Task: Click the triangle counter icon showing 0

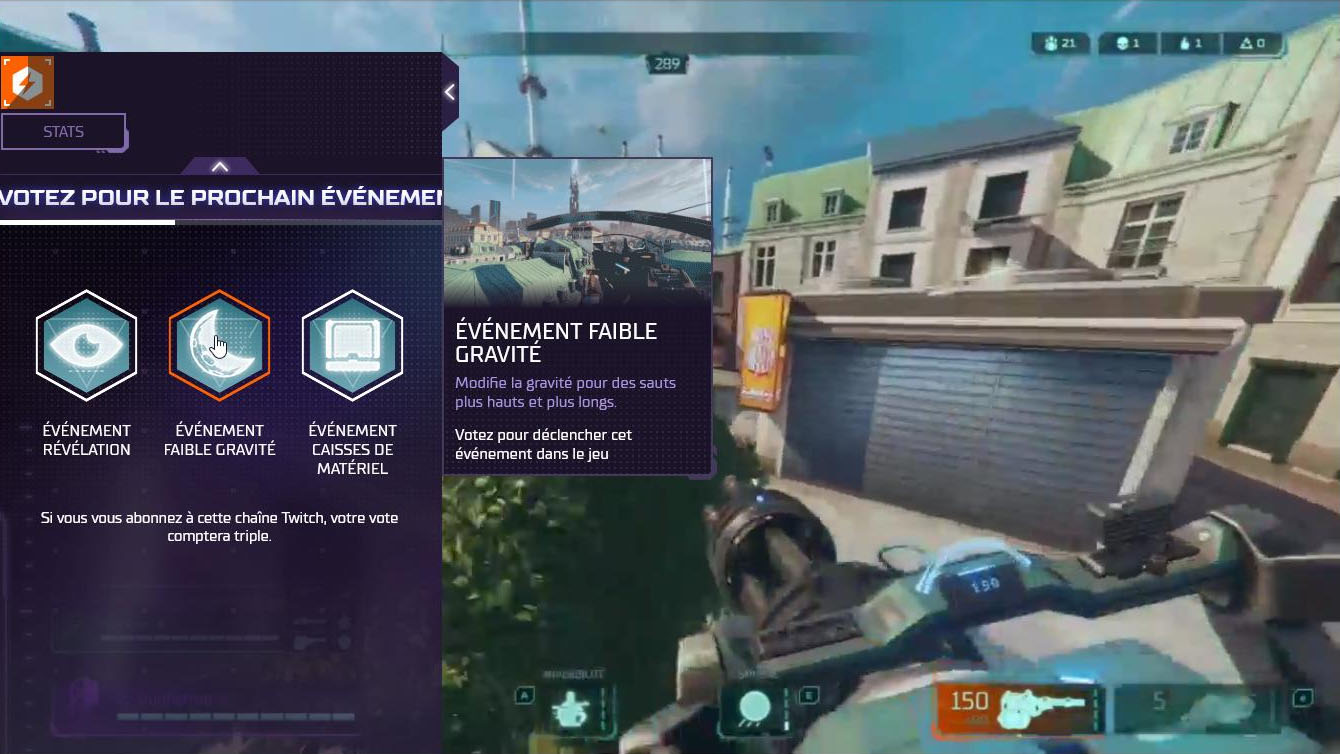Action: pos(1248,44)
